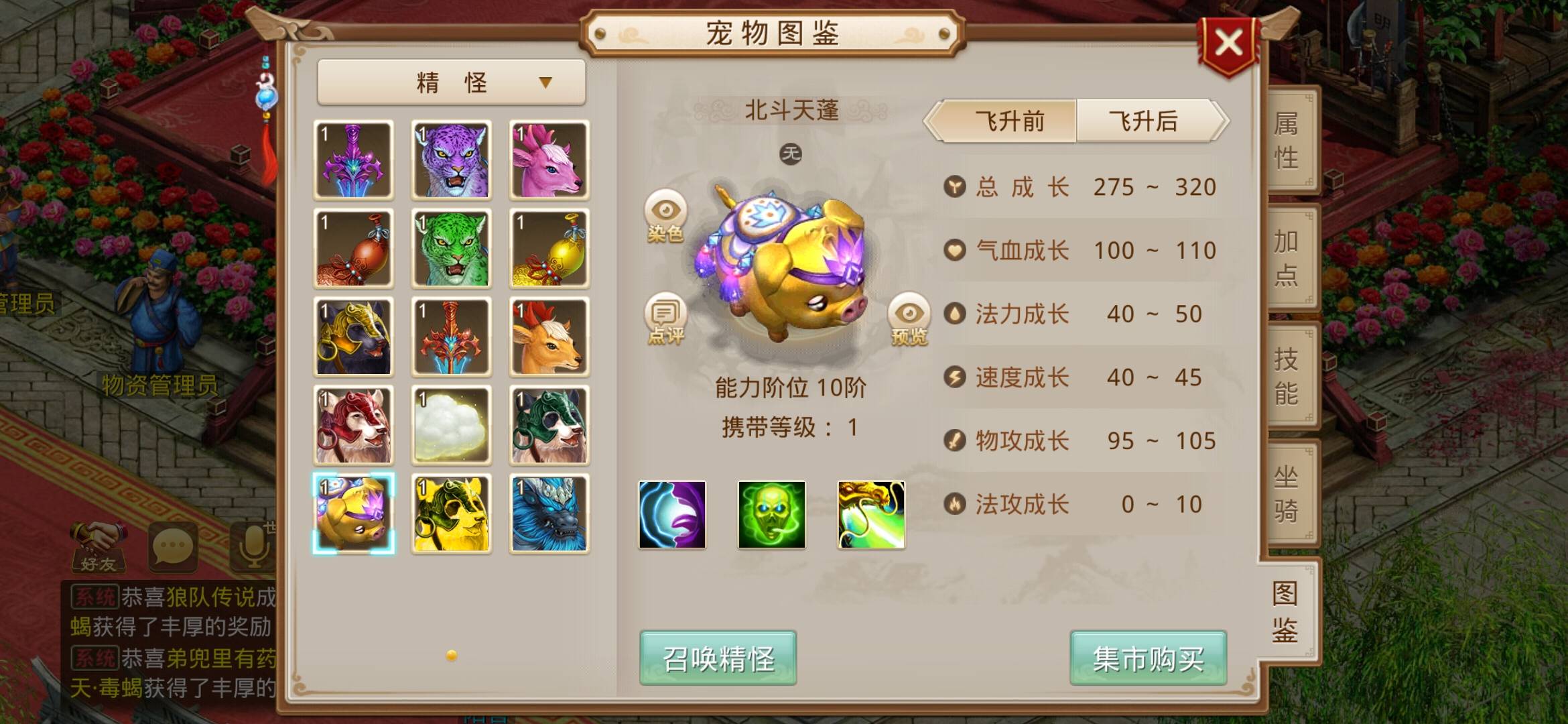Open the chat bubble icon
This screenshot has height=724, width=1568.
click(x=173, y=546)
